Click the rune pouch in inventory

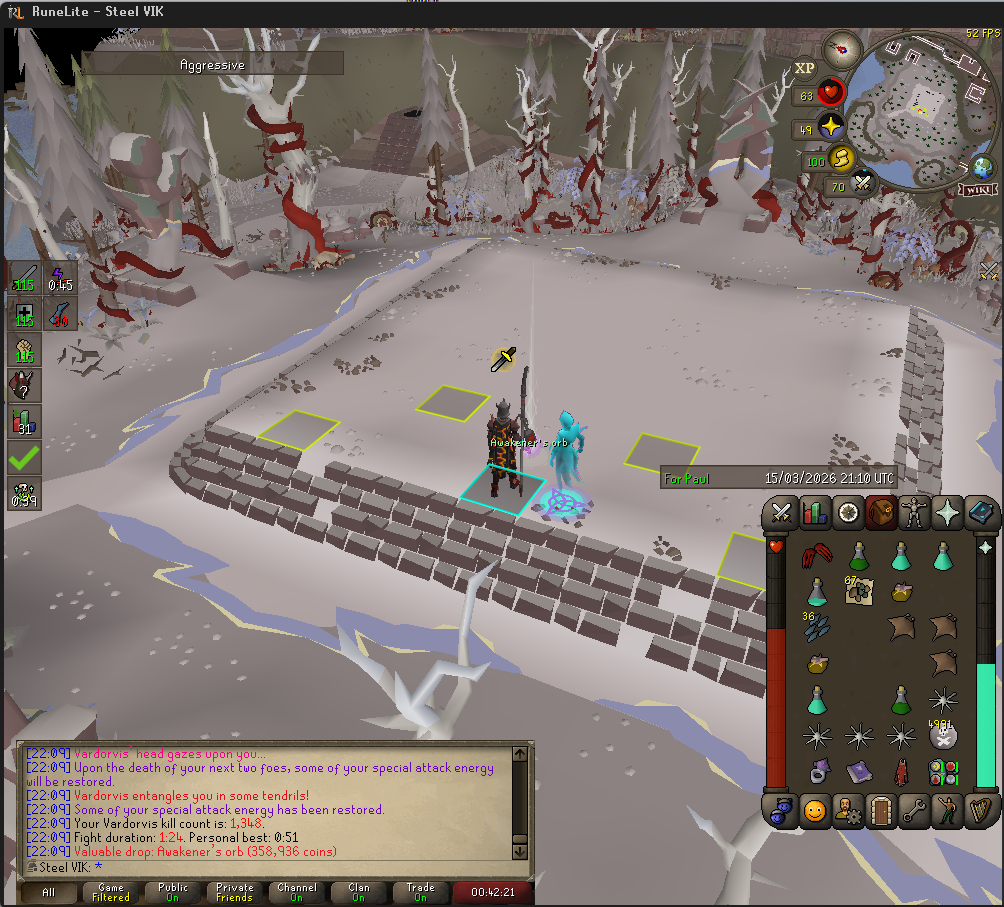click(x=942, y=772)
